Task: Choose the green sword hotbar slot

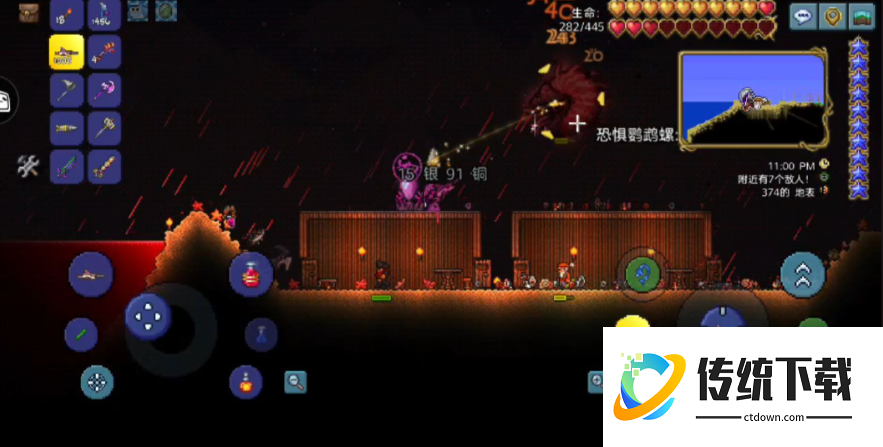Action: (66, 166)
